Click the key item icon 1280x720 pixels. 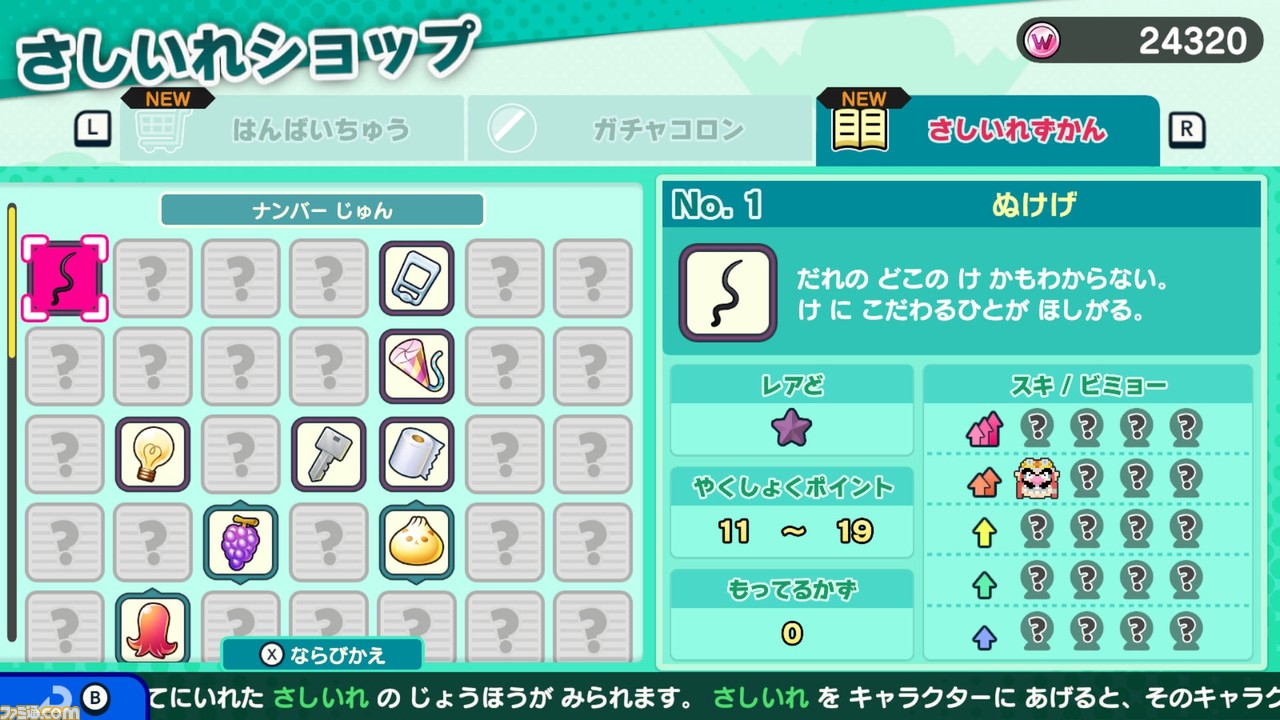click(328, 452)
